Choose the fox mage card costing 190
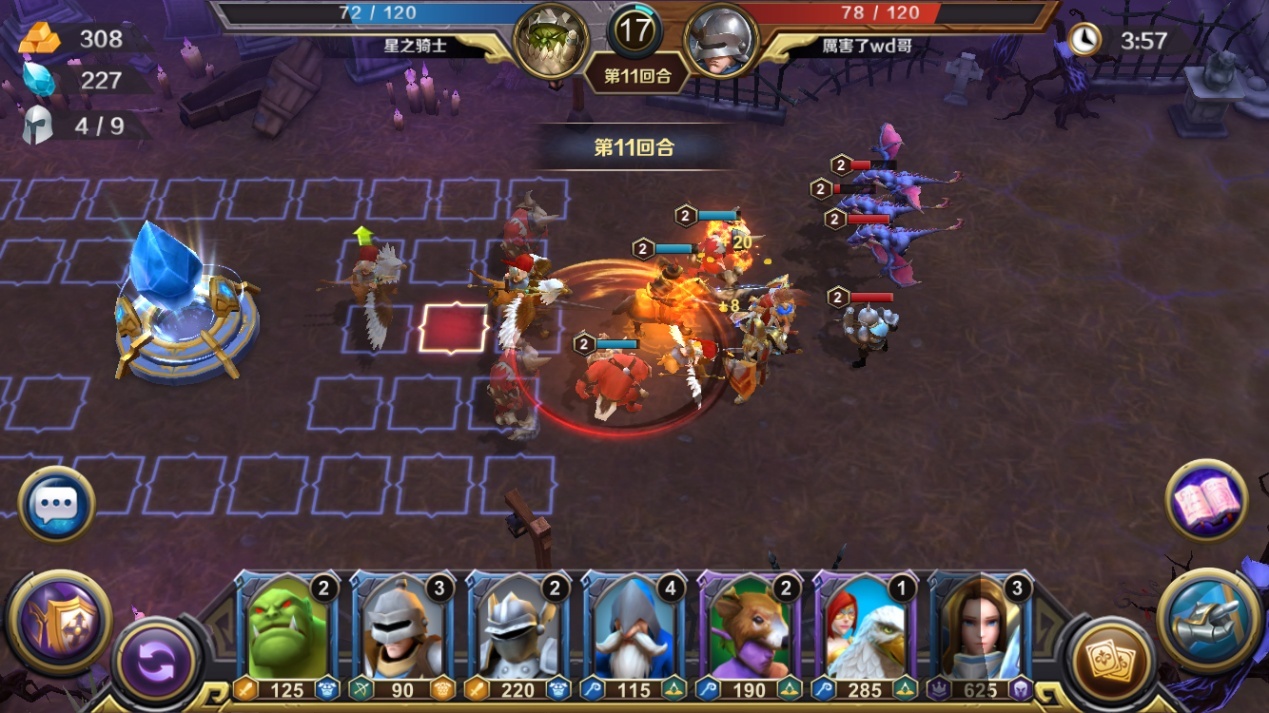Image resolution: width=1269 pixels, height=713 pixels. click(x=750, y=635)
